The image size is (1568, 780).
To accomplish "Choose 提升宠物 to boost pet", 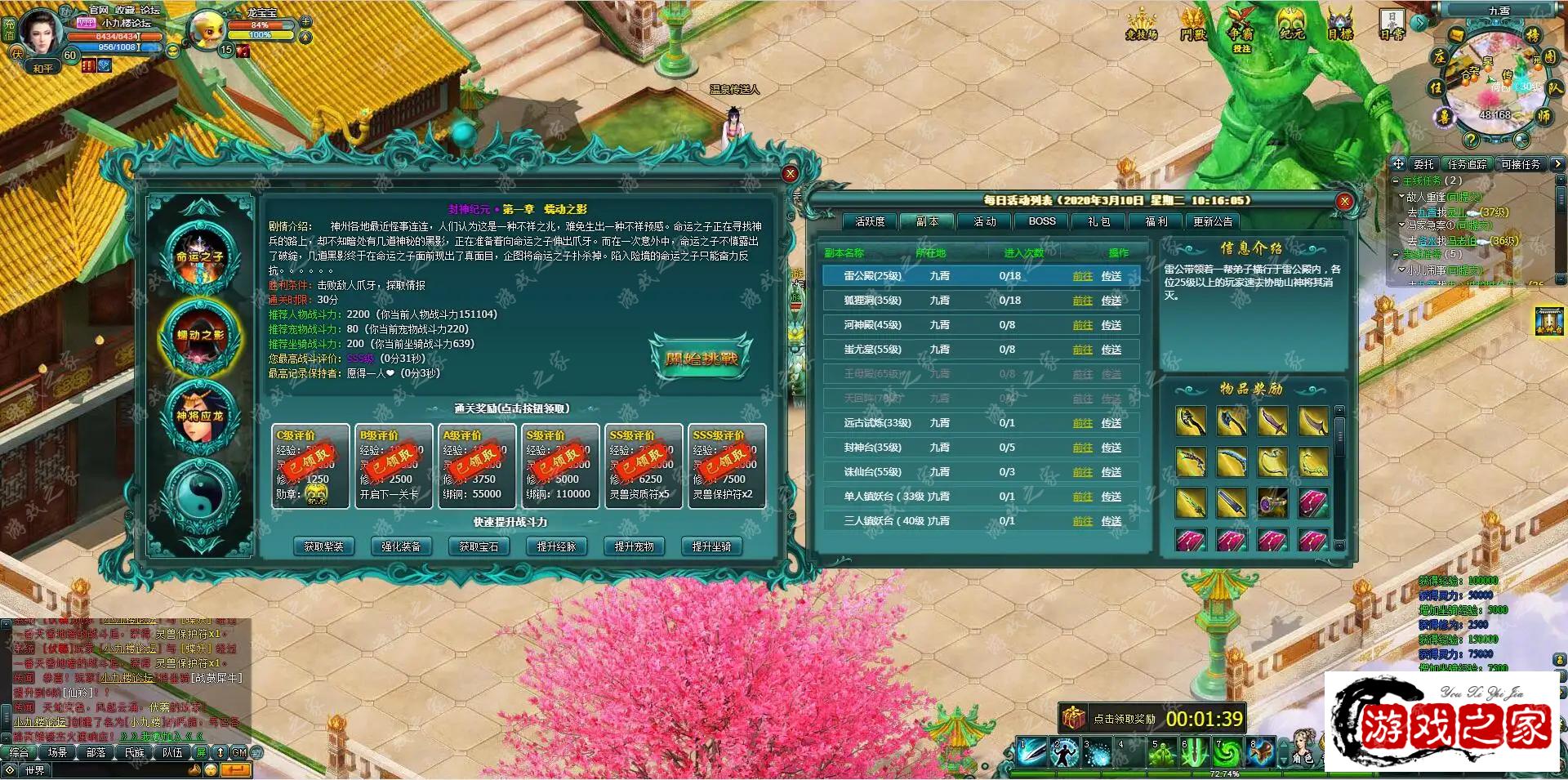I will (634, 546).
